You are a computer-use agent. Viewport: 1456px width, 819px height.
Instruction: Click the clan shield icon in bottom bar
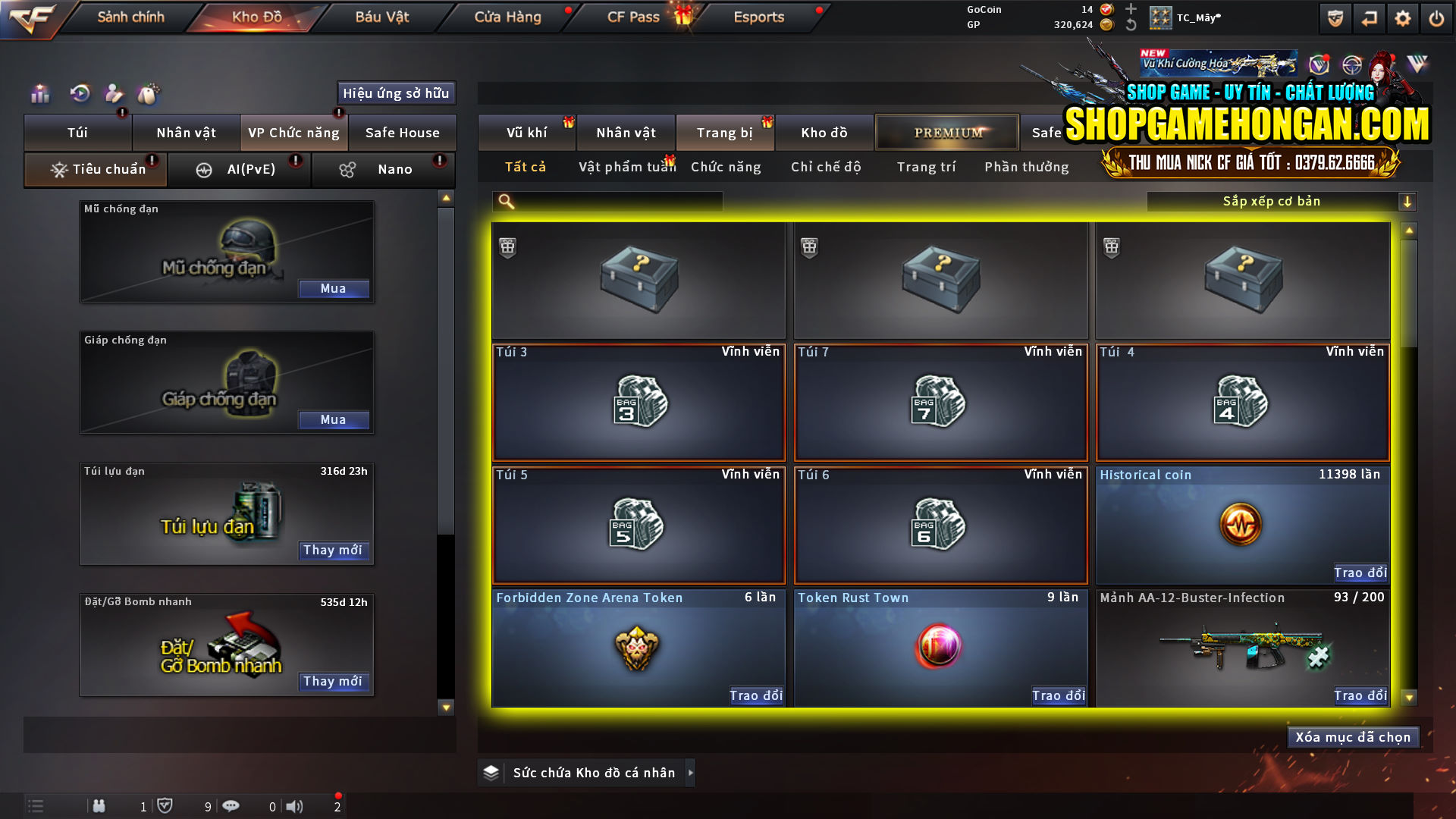click(166, 805)
